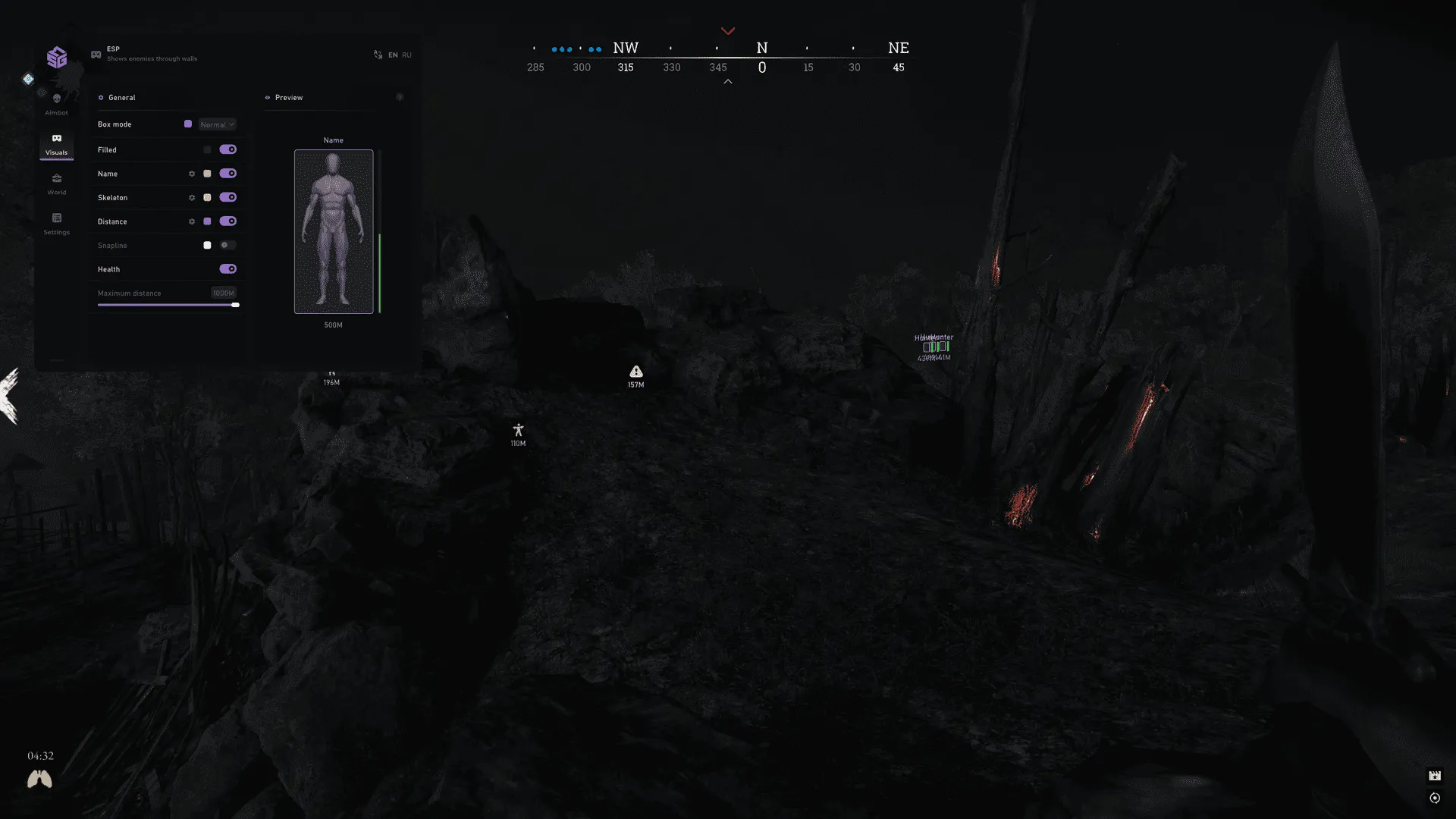Screen dimensions: 1456x819
Task: Open Name advanced settings gear
Action: click(192, 174)
